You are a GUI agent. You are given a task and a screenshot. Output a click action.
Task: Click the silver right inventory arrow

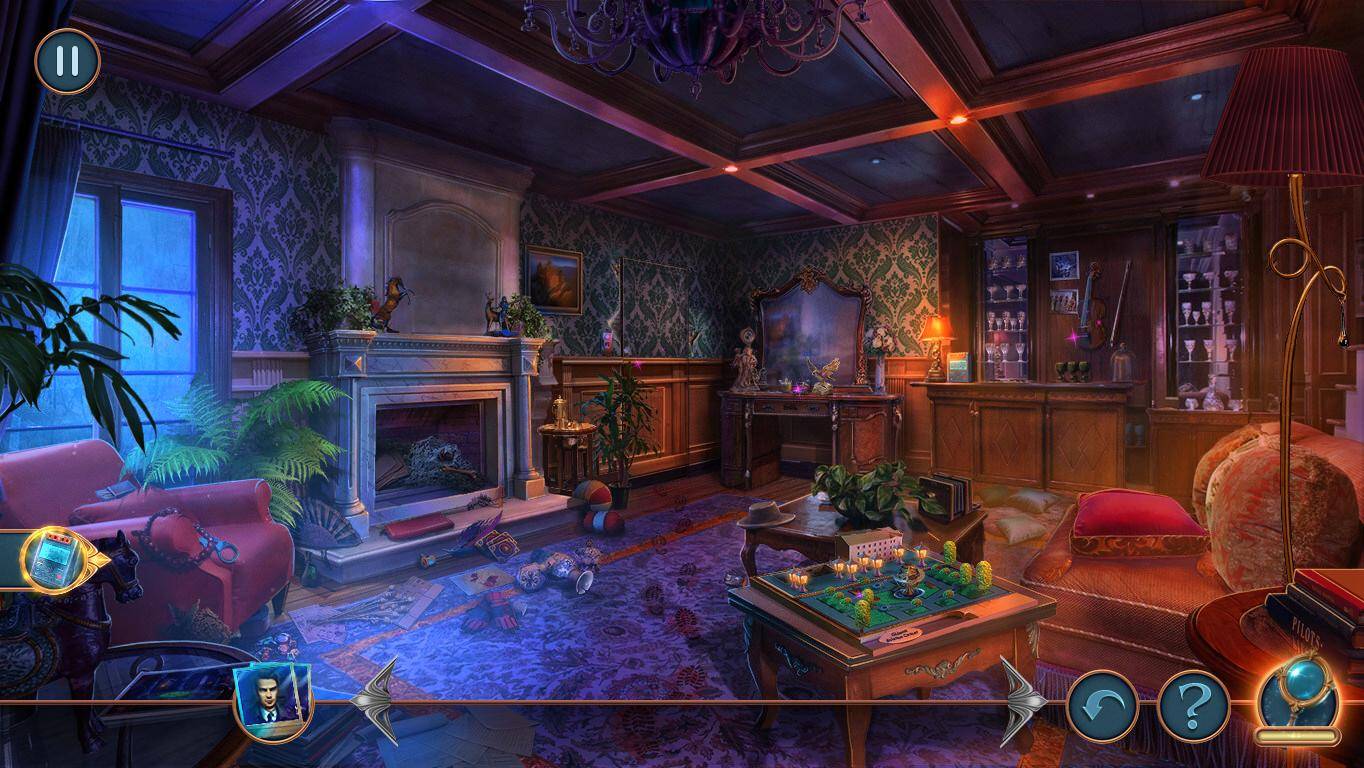click(x=1023, y=699)
